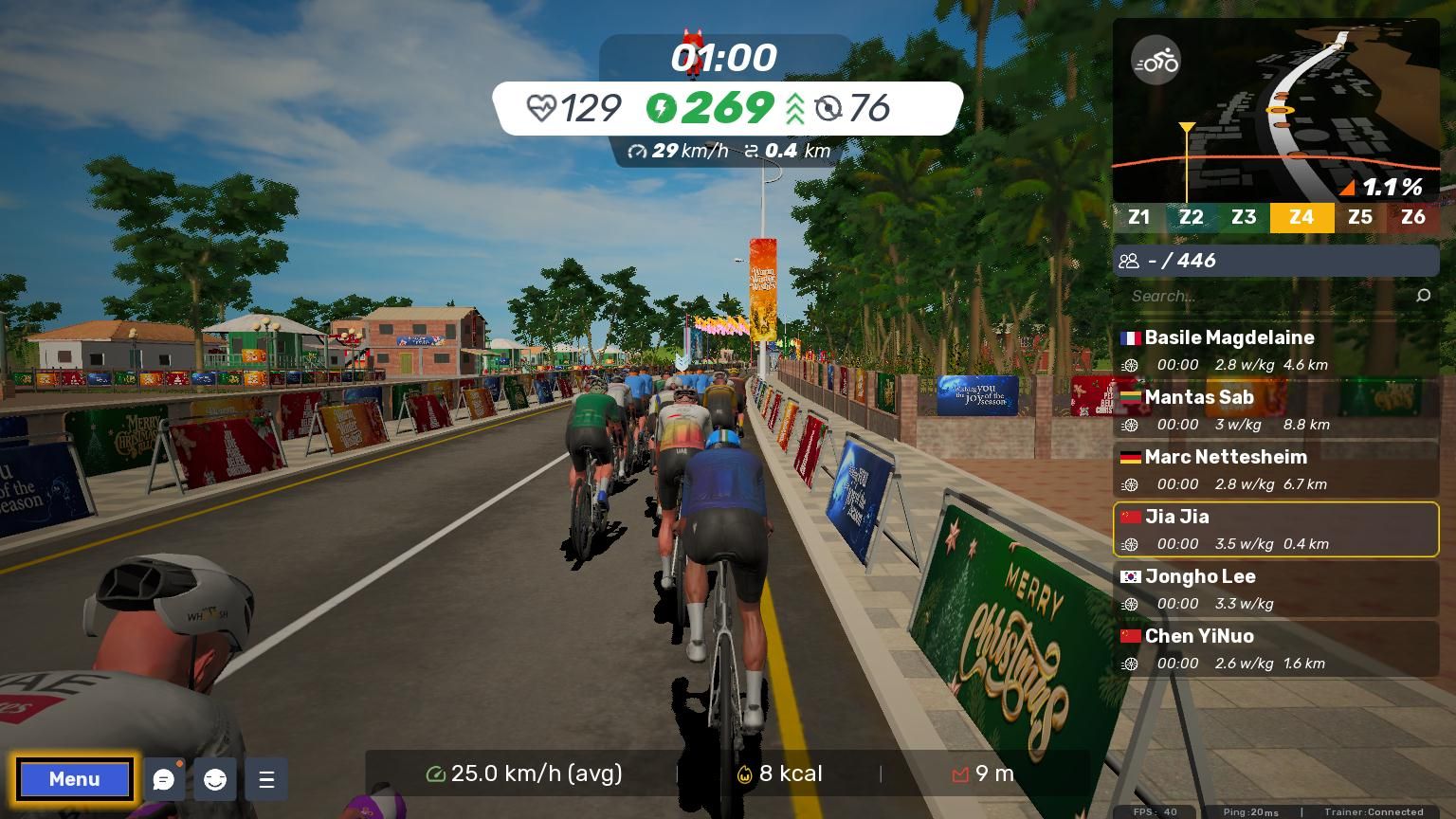The width and height of the screenshot is (1456, 819).
Task: Toggle the cyclist camera icon on minimap
Action: pos(1156,62)
